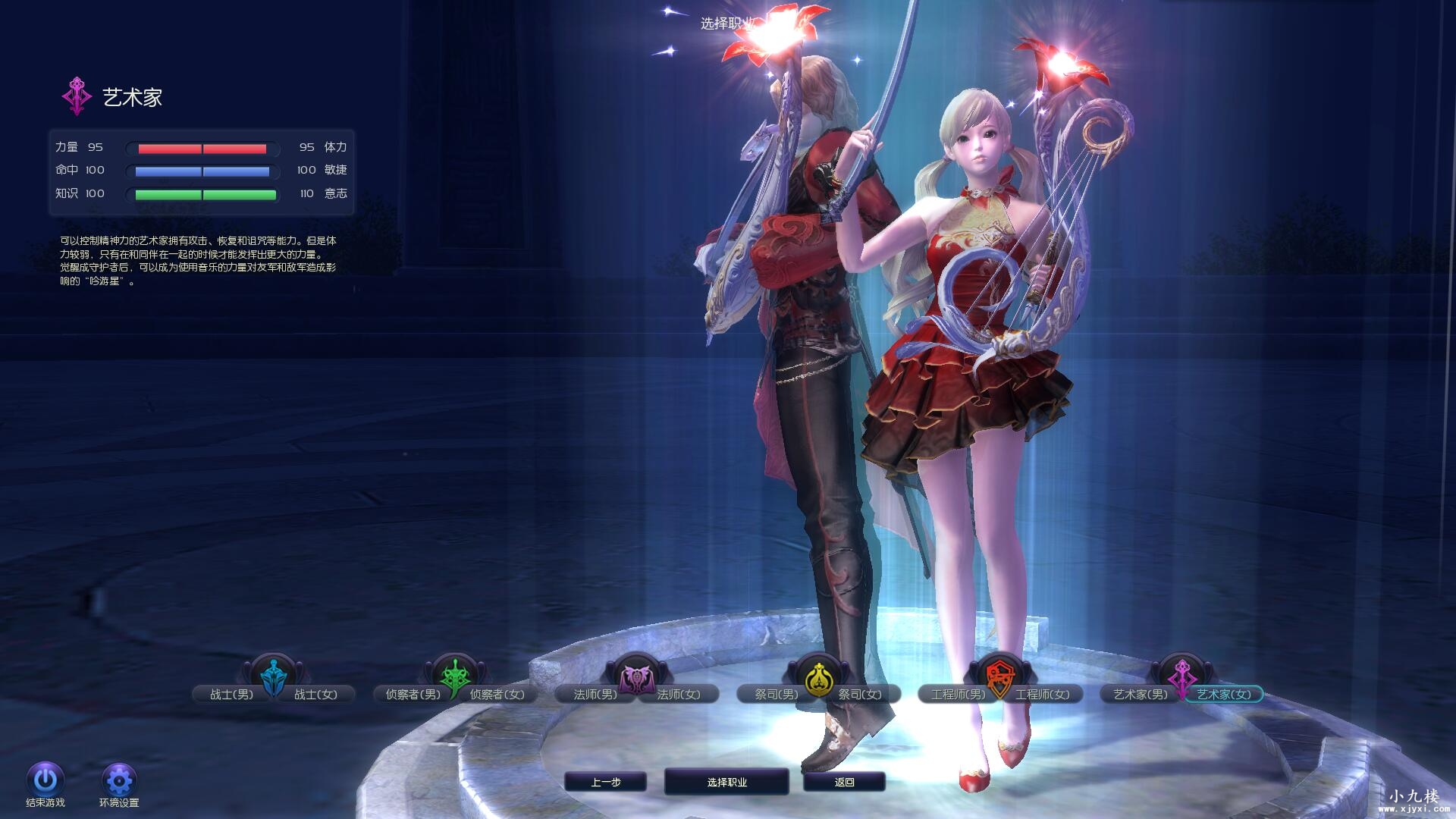Viewport: 1456px width, 819px height.
Task: Open the 环境设置 settings icon
Action: 120,779
